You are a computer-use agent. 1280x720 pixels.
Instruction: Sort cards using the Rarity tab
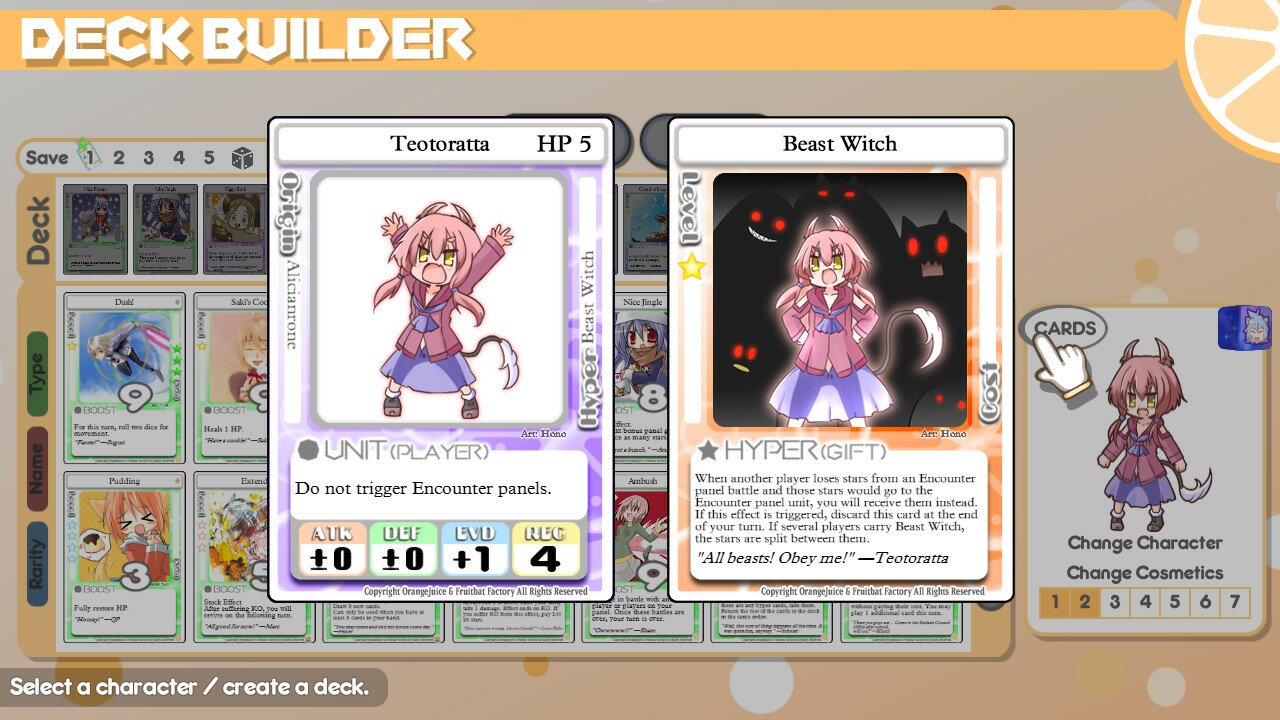coord(39,525)
